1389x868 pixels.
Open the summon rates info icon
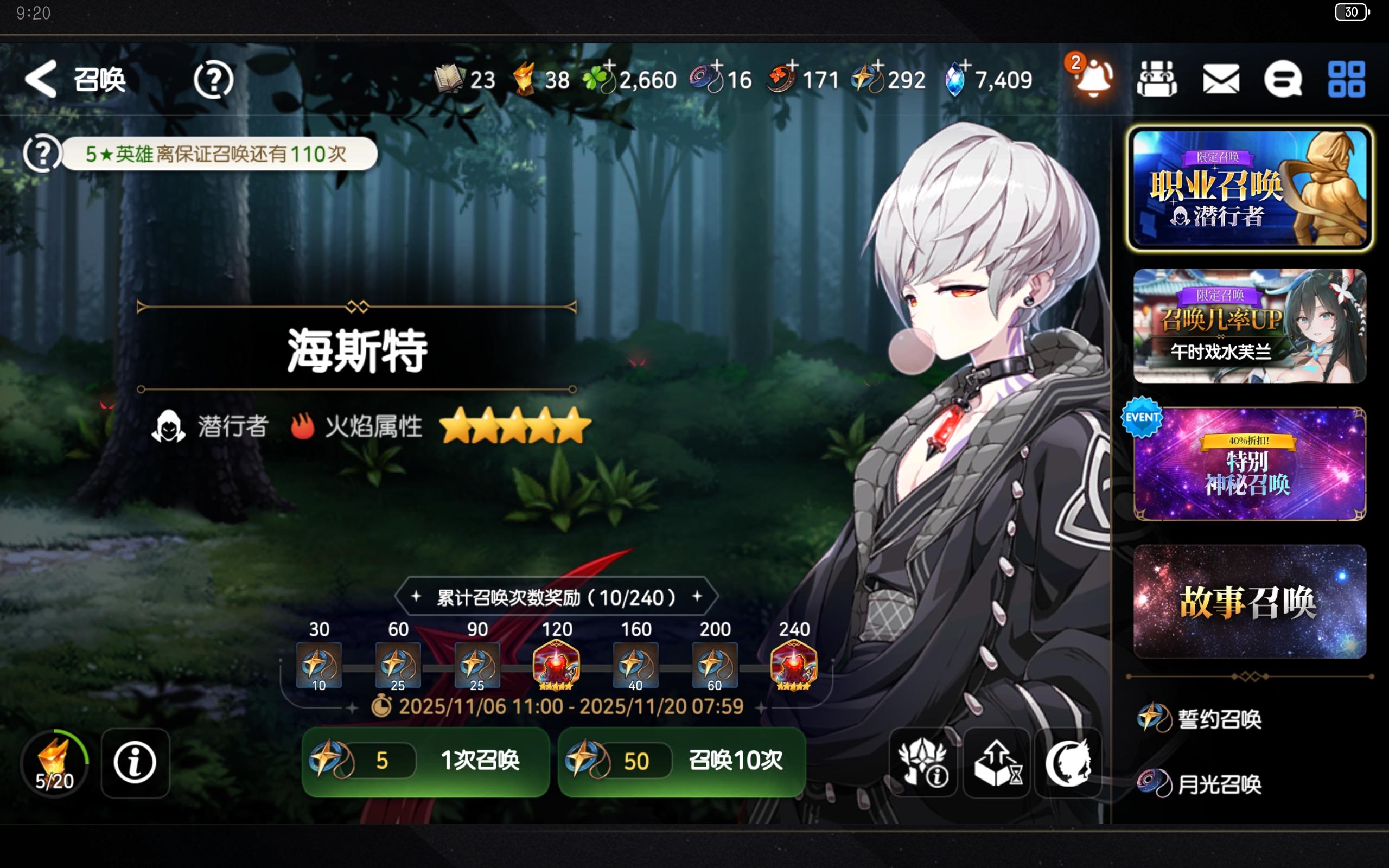click(923, 762)
